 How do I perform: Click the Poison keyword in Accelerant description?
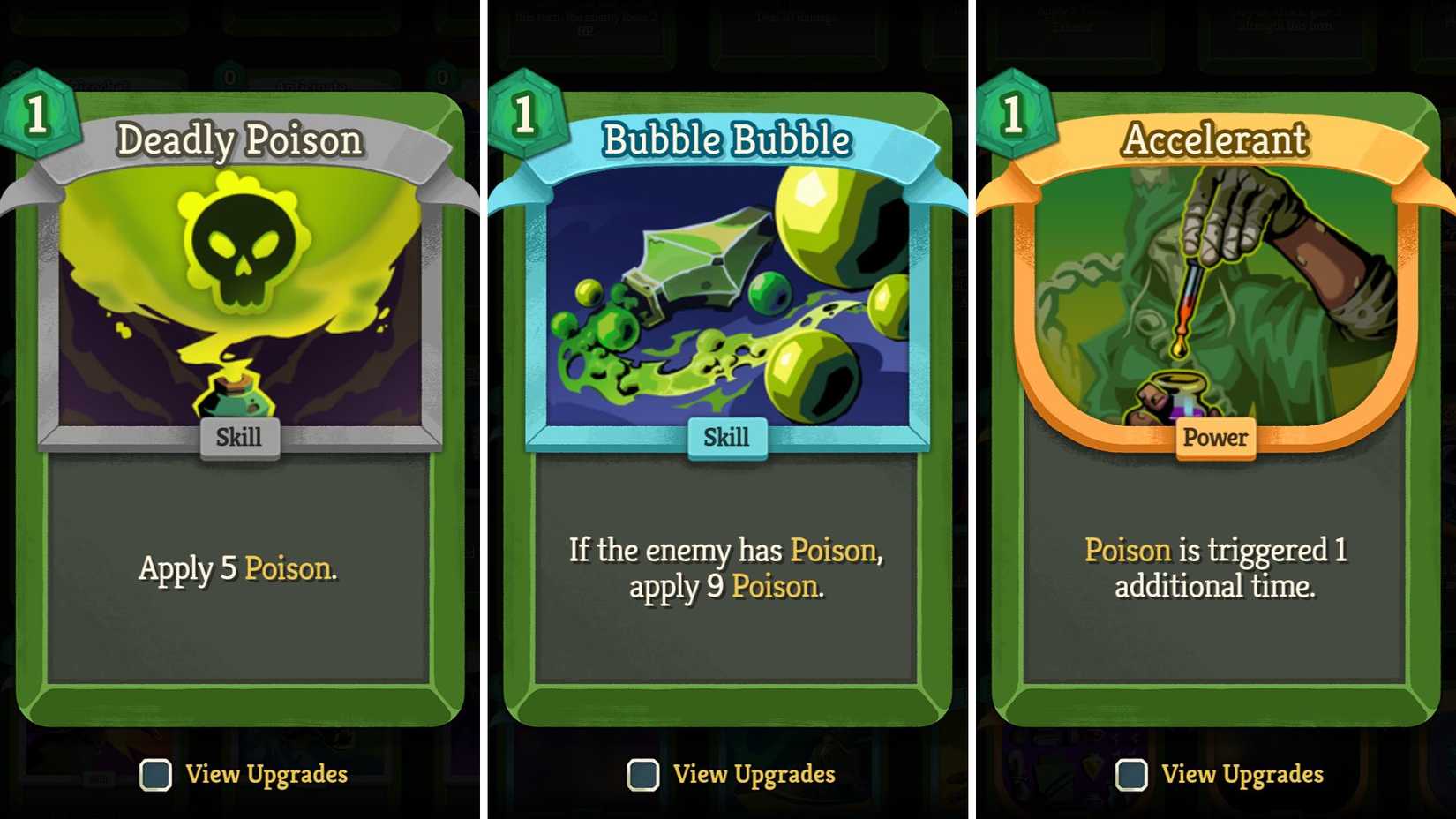tap(1128, 550)
